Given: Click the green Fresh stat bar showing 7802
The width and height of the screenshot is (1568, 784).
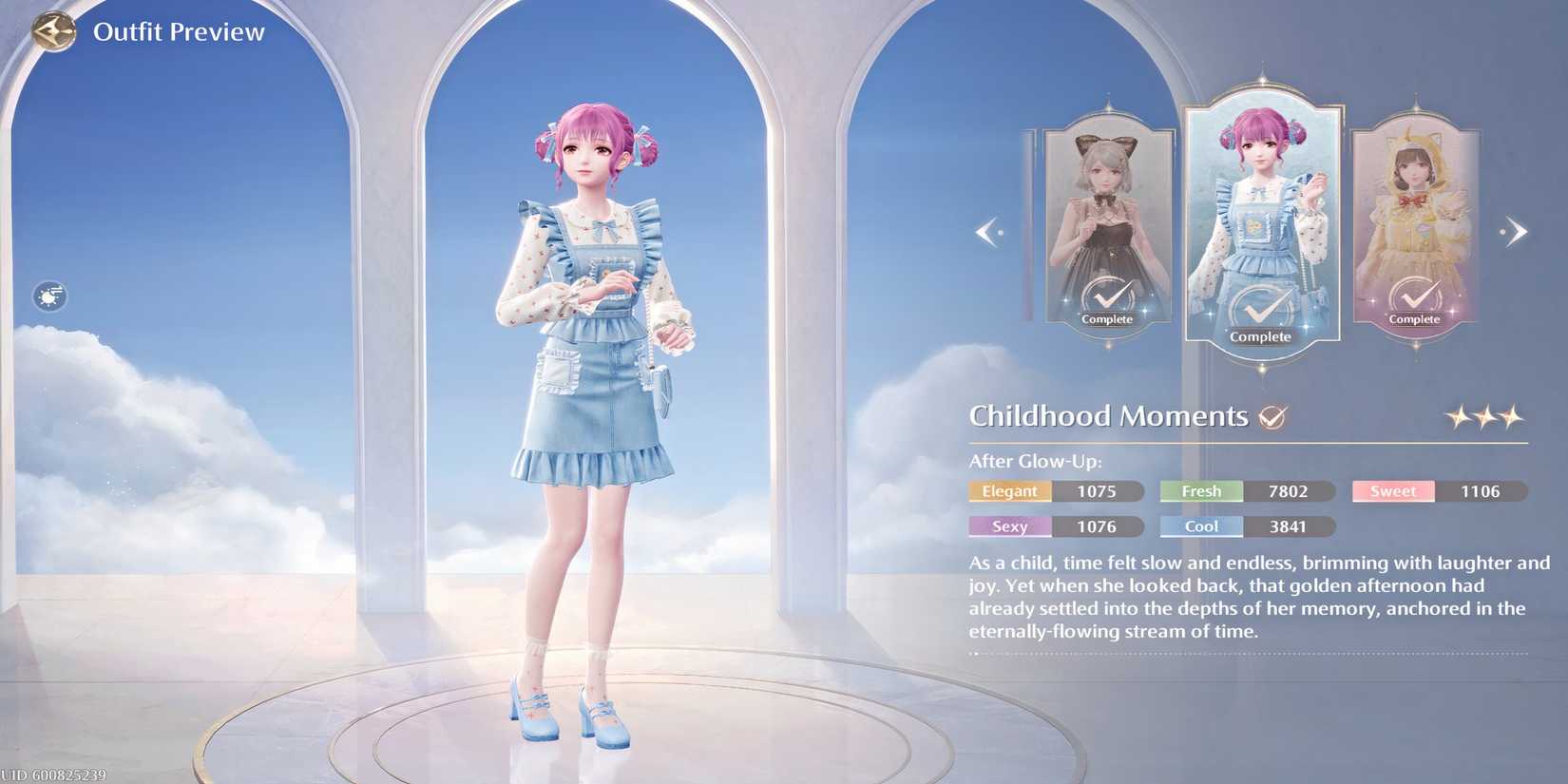Looking at the screenshot, I should pos(1200,491).
